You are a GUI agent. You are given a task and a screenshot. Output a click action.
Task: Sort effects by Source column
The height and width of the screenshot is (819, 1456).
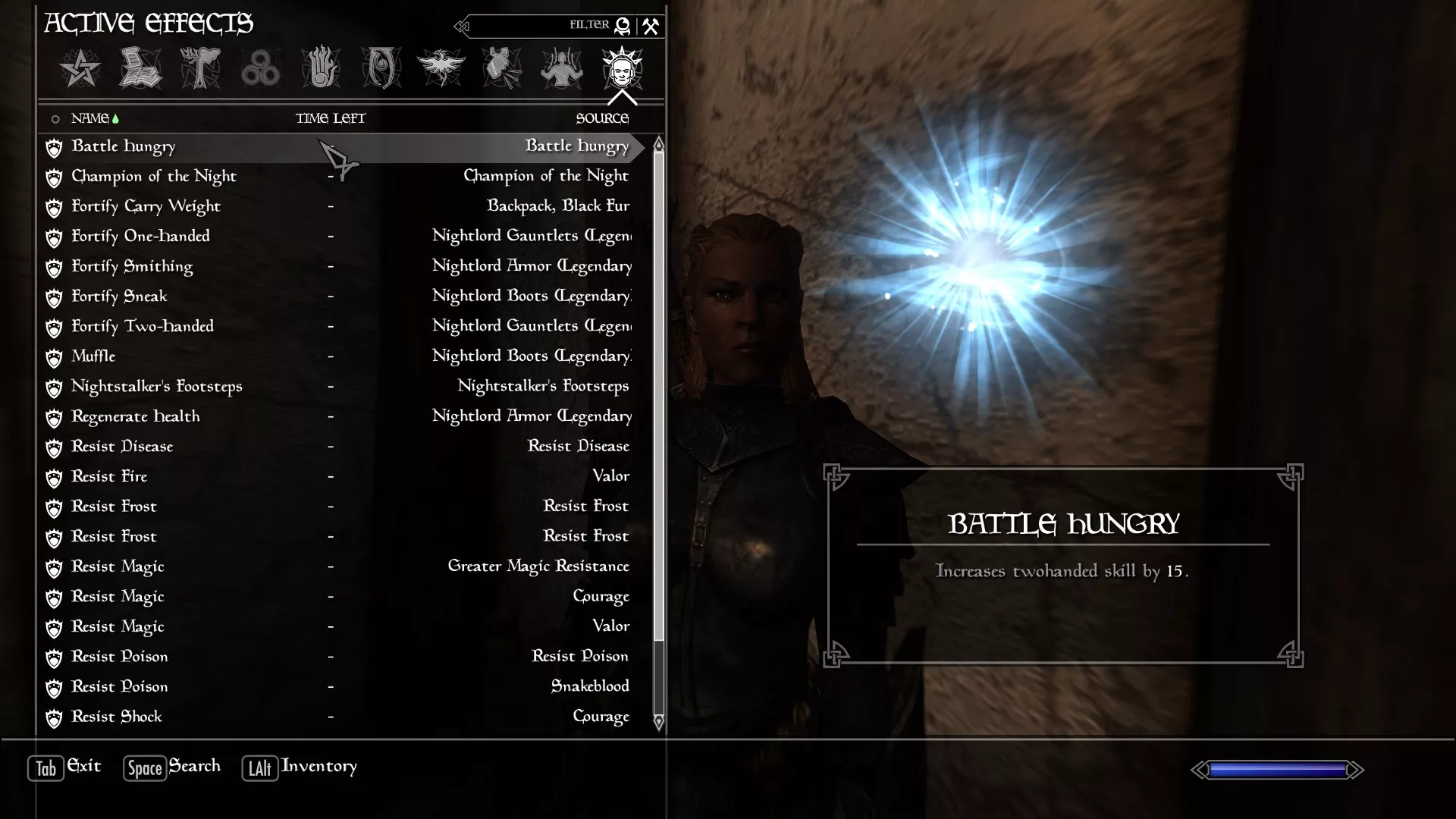point(602,118)
